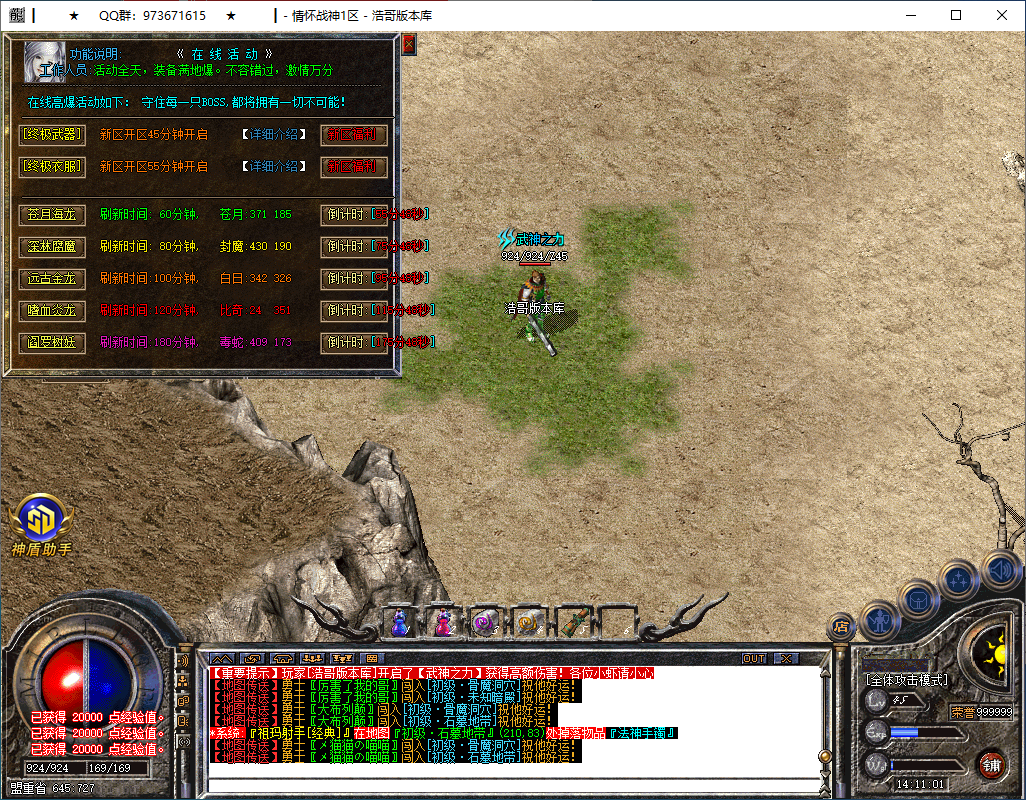Image resolution: width=1026 pixels, height=800 pixels.
Task: Open the bag inventory round button
Action: coord(918,600)
